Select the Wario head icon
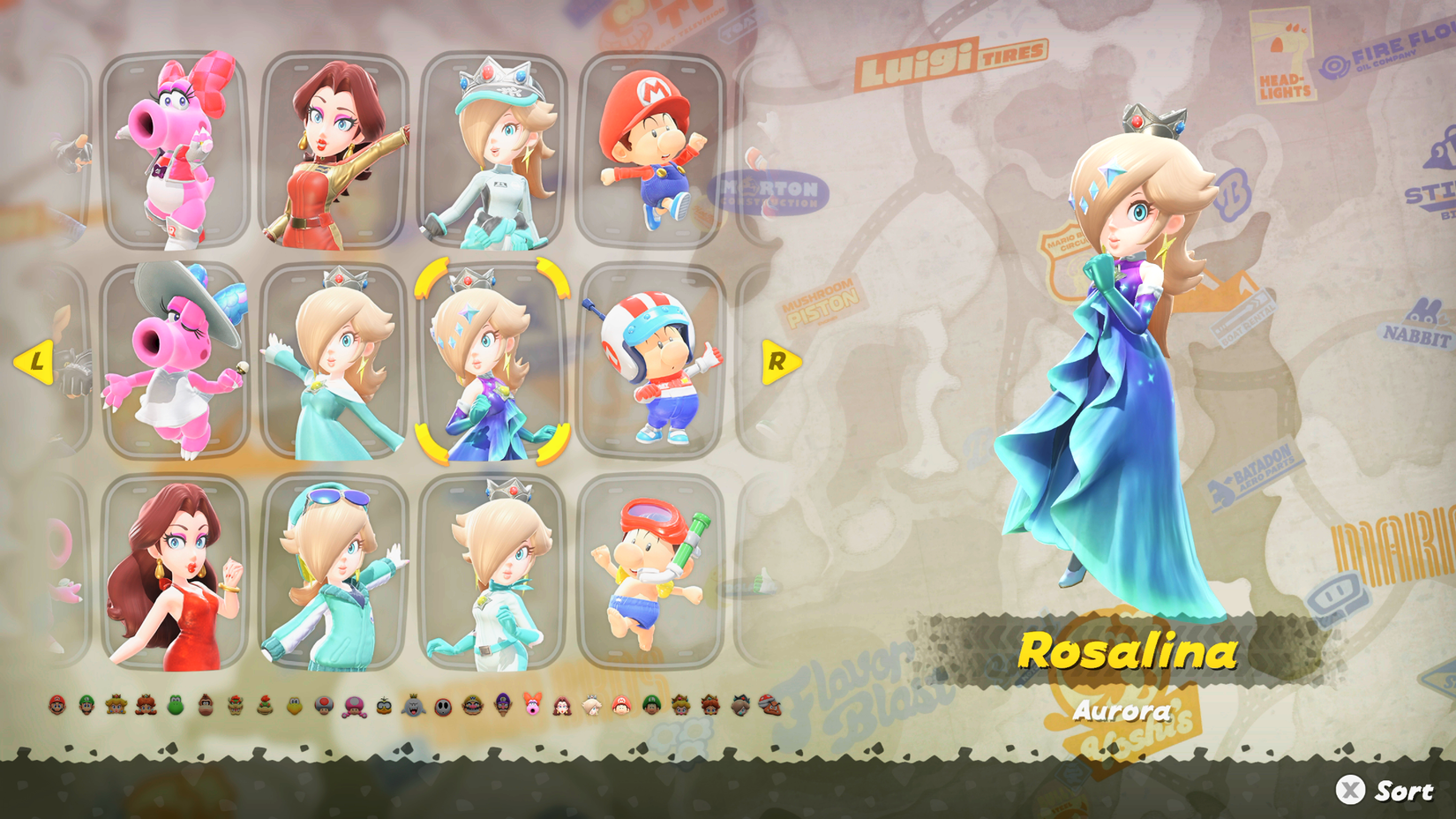 pyautogui.click(x=472, y=706)
